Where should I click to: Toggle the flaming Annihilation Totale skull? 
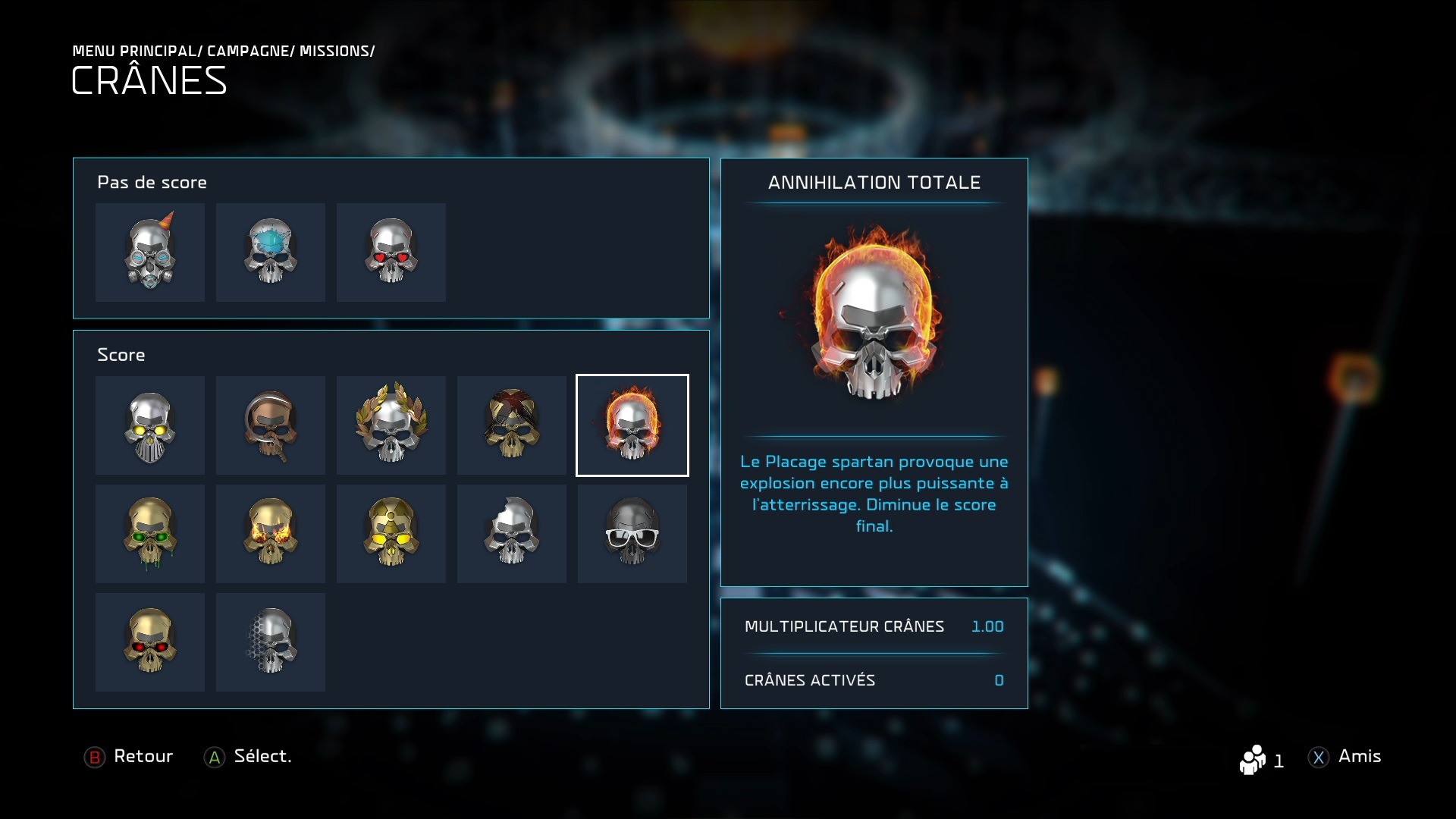click(632, 425)
